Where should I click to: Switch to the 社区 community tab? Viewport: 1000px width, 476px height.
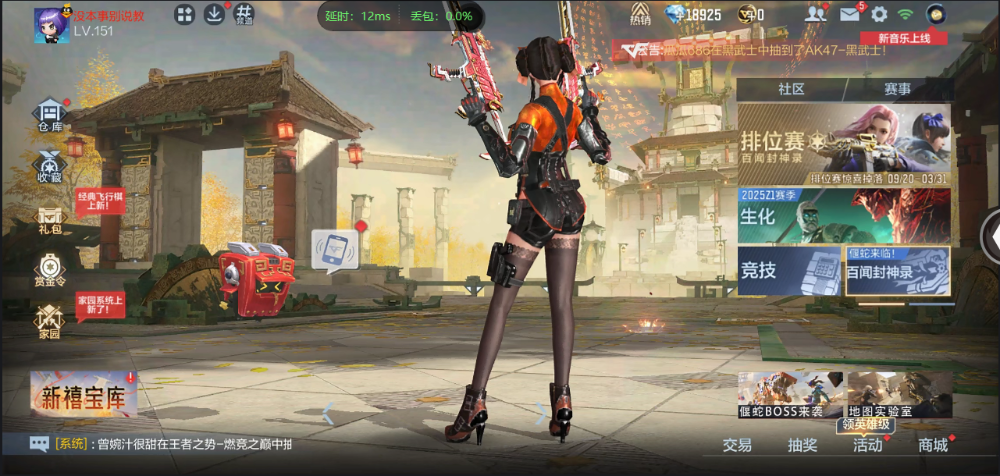(x=791, y=89)
